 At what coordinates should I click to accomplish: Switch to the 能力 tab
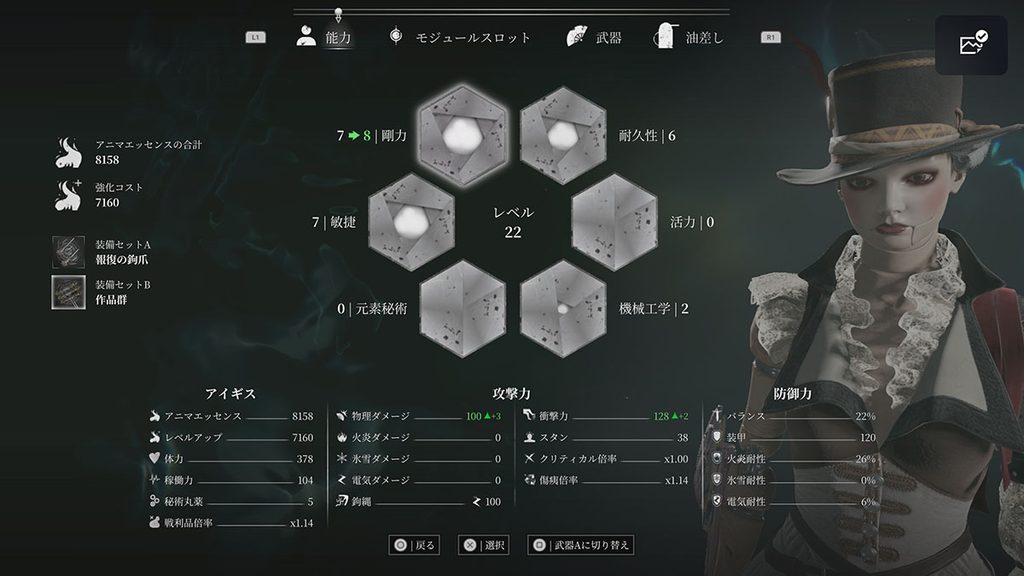(x=325, y=38)
